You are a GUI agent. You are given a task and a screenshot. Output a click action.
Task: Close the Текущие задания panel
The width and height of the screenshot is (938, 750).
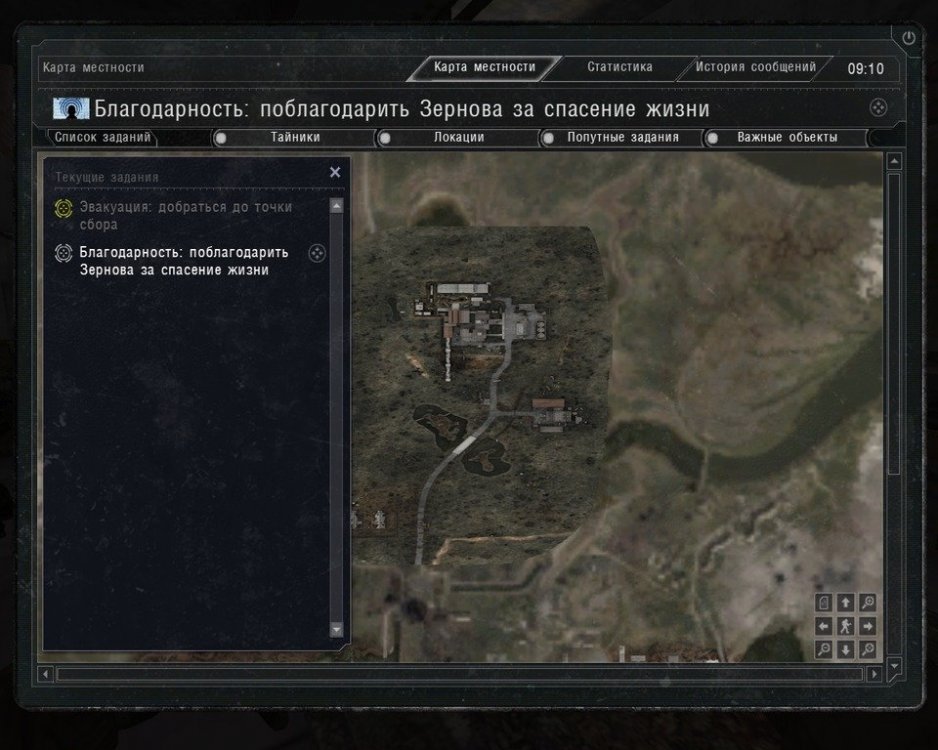335,172
